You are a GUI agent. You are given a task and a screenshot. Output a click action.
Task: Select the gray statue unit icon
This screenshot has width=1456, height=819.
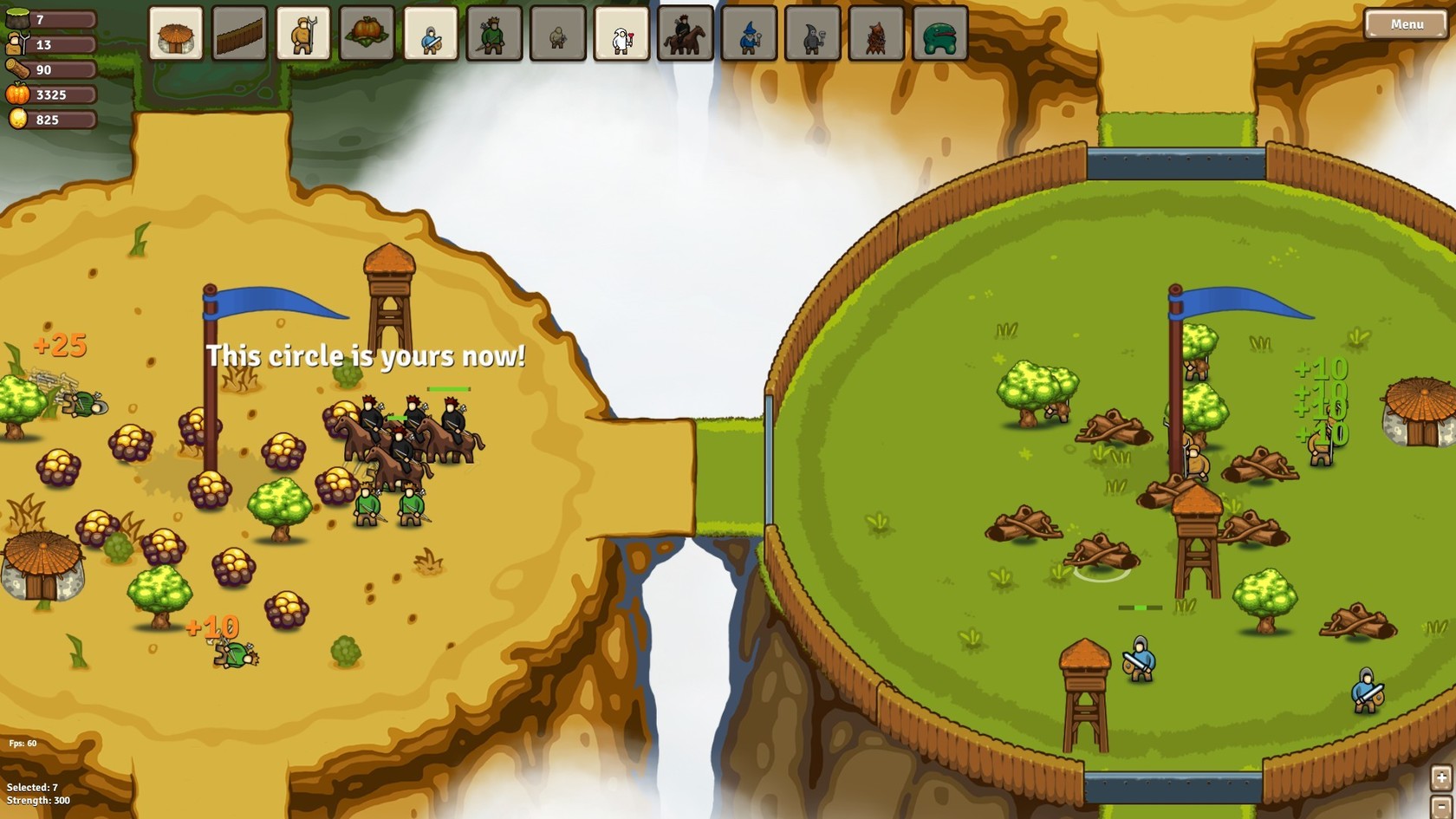(557, 36)
